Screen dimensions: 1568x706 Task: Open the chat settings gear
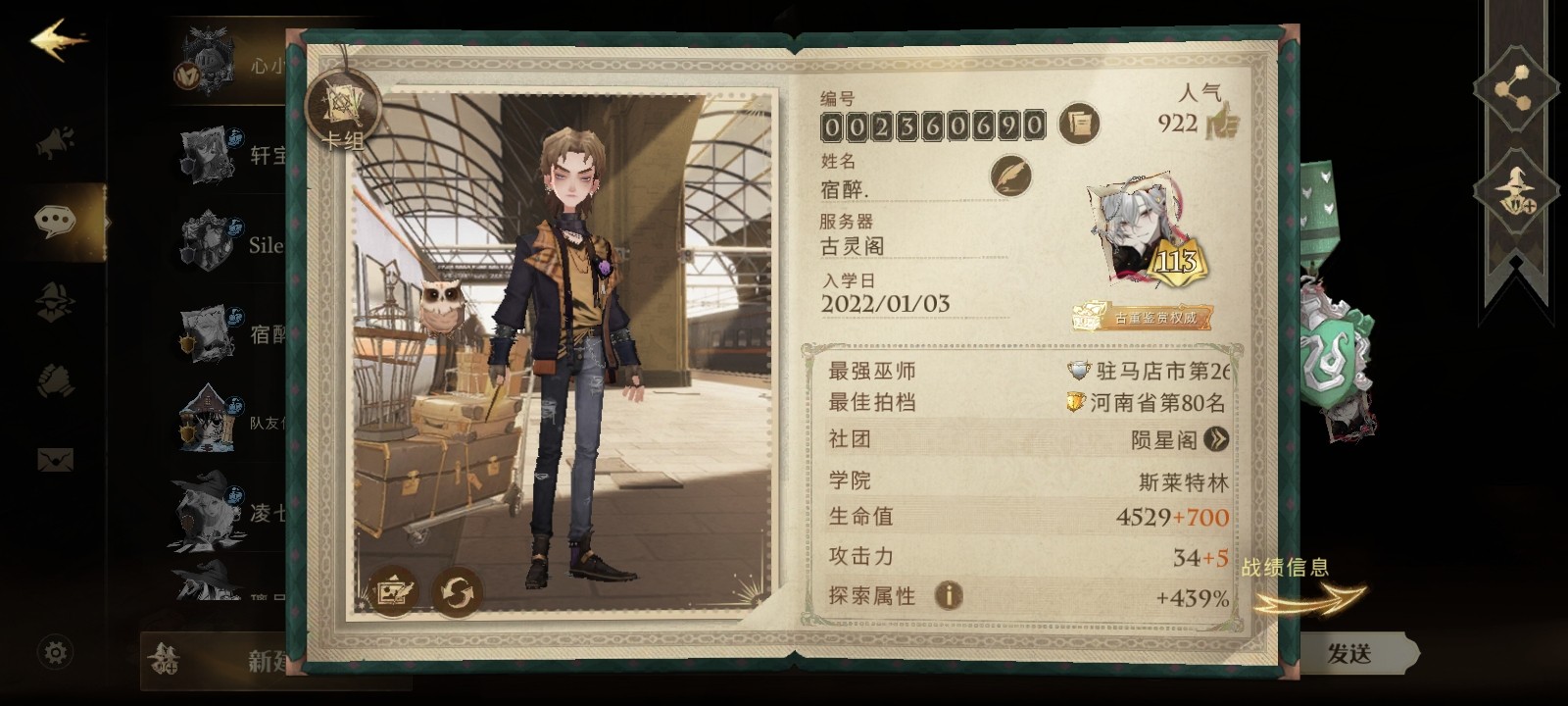click(56, 652)
